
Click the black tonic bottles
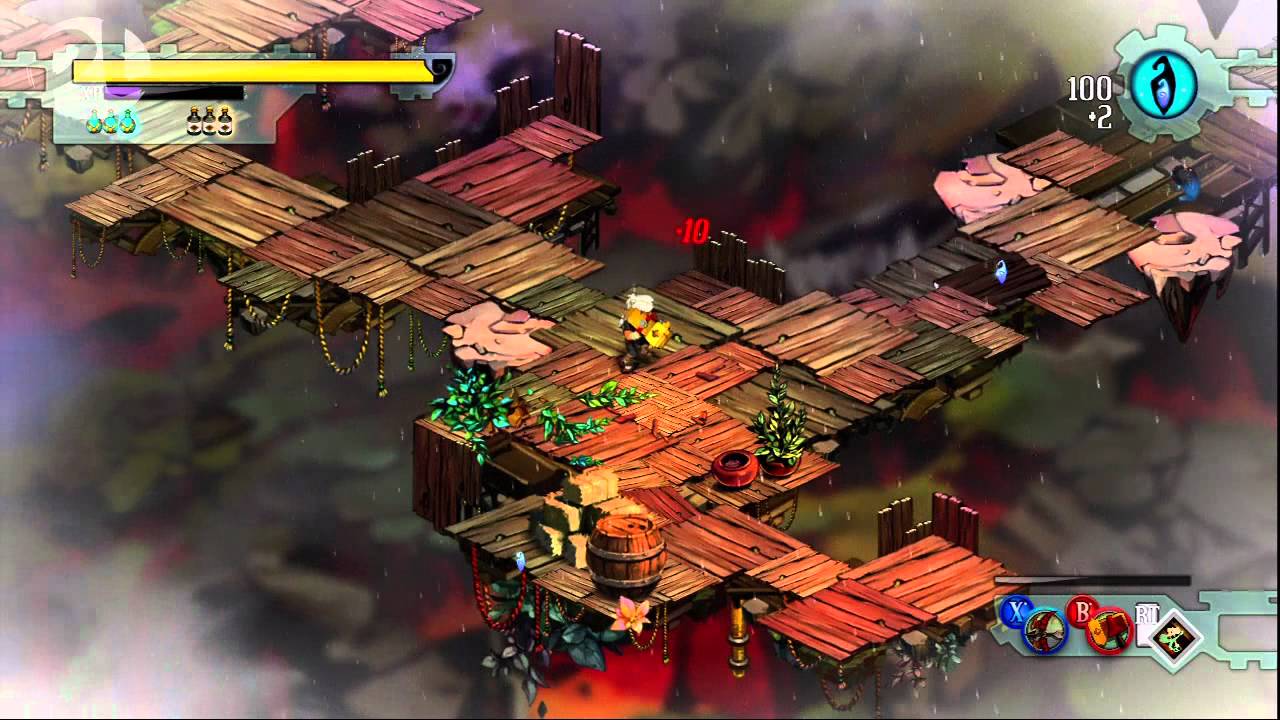pos(210,121)
